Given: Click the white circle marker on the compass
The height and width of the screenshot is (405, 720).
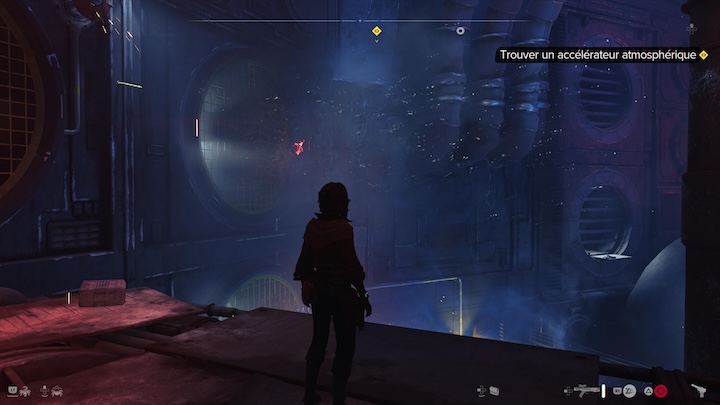Looking at the screenshot, I should (460, 31).
